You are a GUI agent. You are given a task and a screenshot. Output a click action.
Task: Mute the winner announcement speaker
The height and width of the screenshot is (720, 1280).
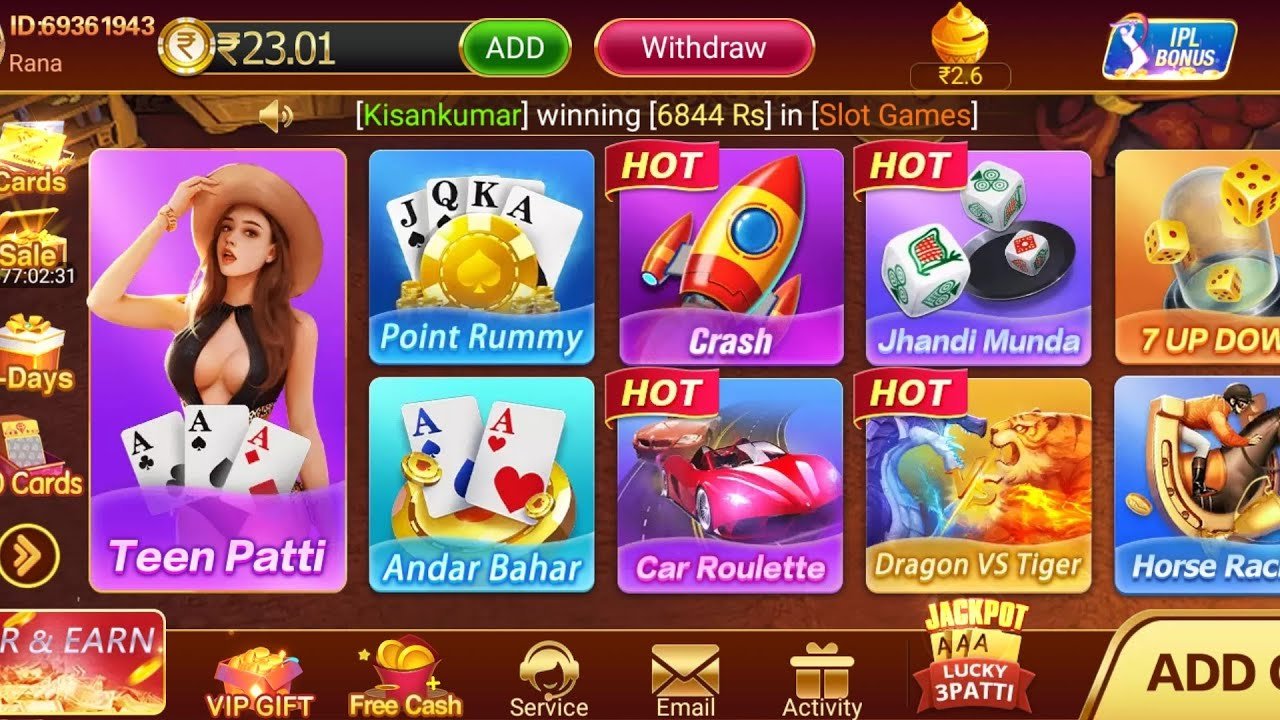[277, 113]
